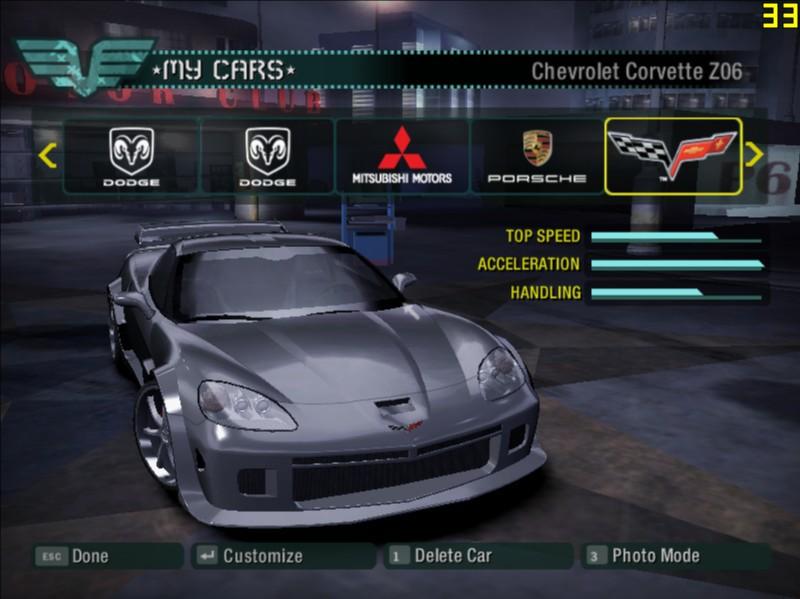Choose the Porsche car tile
This screenshot has width=800, height=599.
[x=537, y=156]
